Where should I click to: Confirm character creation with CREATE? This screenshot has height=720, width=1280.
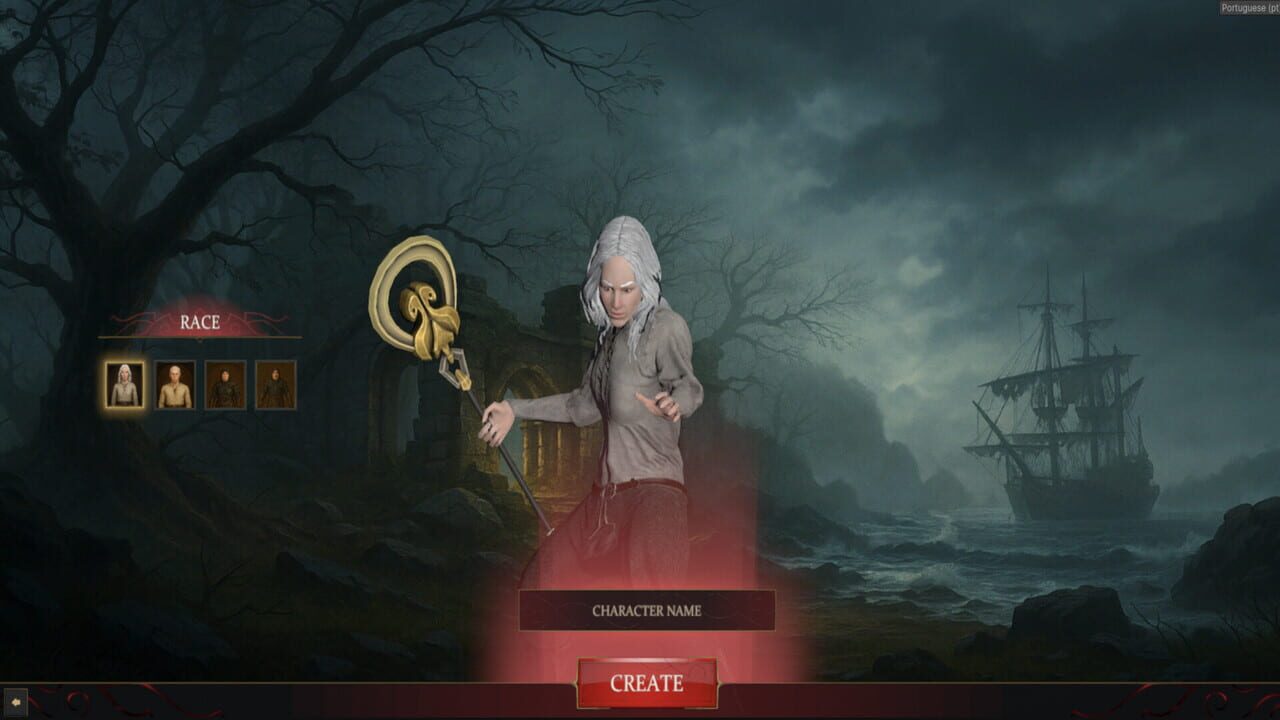point(649,680)
